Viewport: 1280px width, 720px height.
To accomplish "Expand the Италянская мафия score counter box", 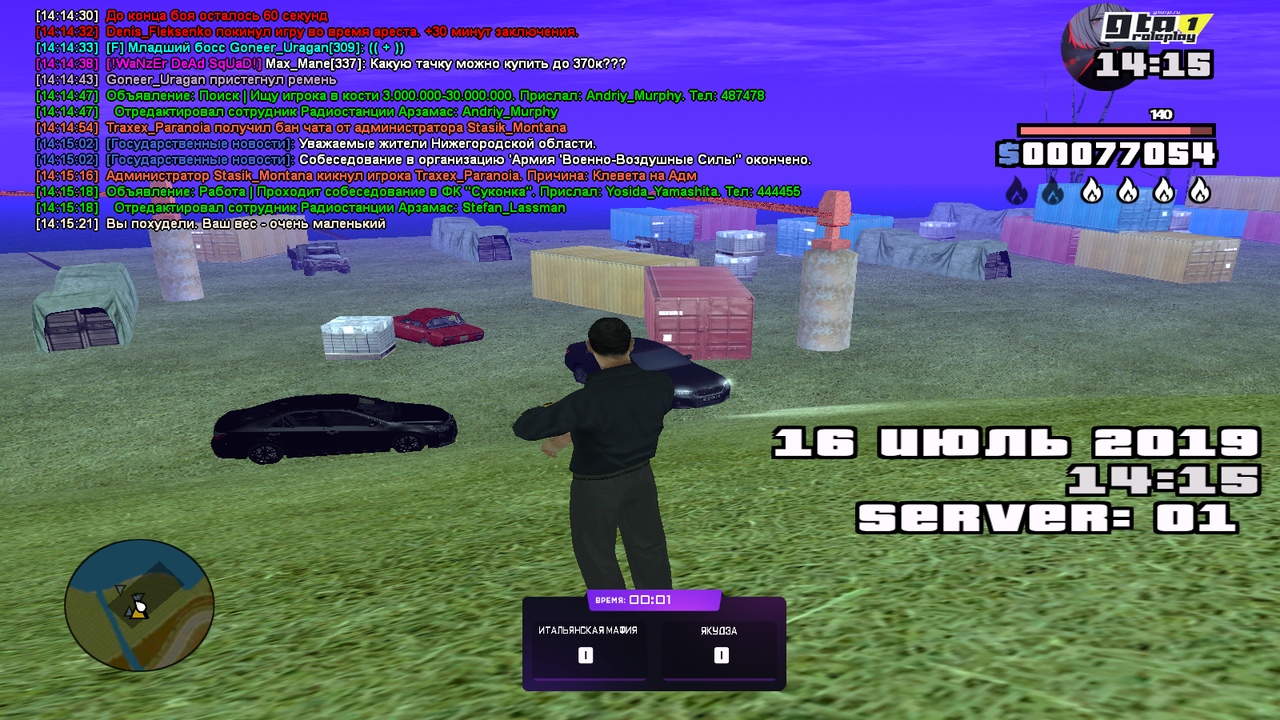I will point(586,655).
